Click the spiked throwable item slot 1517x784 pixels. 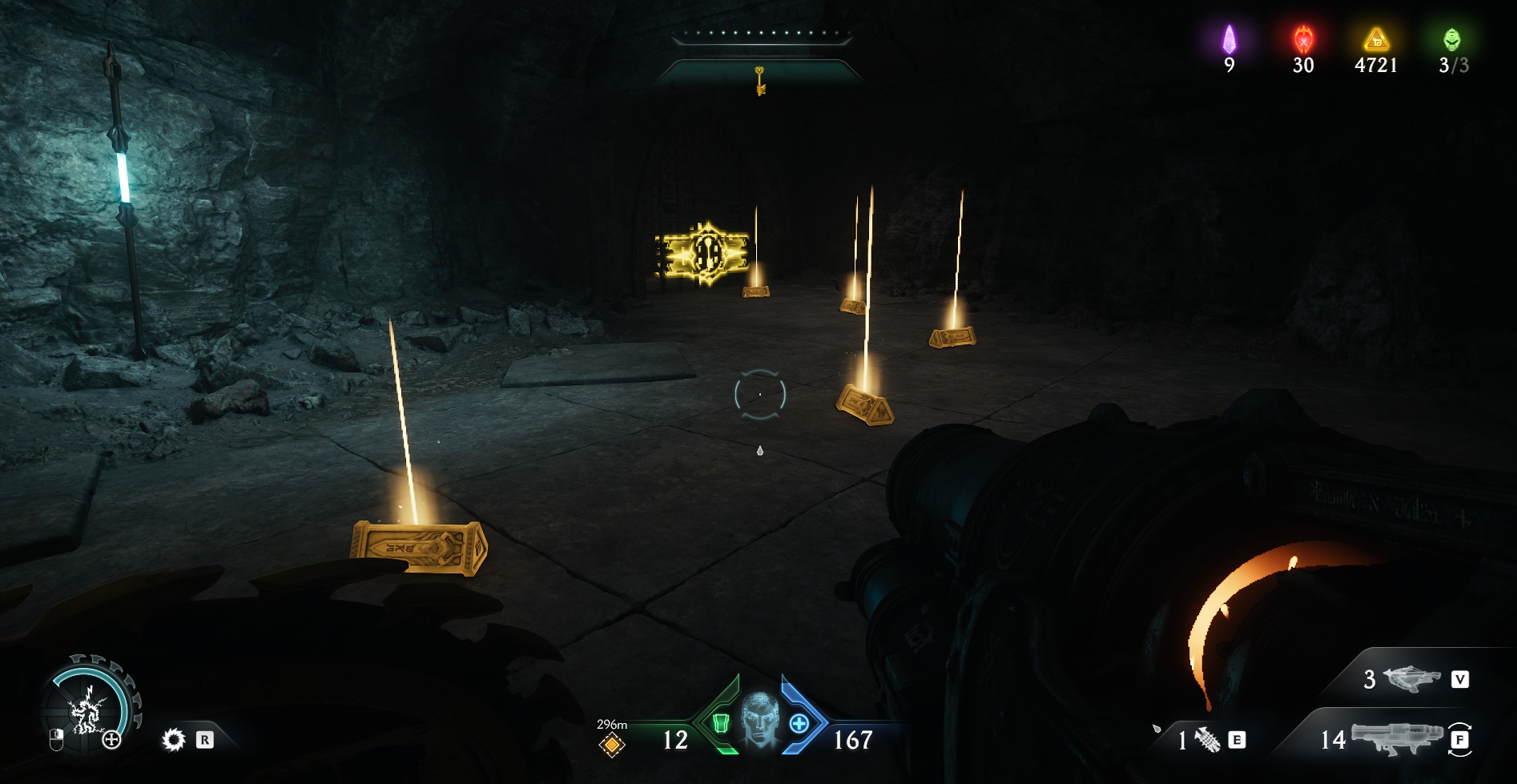[x=1207, y=740]
